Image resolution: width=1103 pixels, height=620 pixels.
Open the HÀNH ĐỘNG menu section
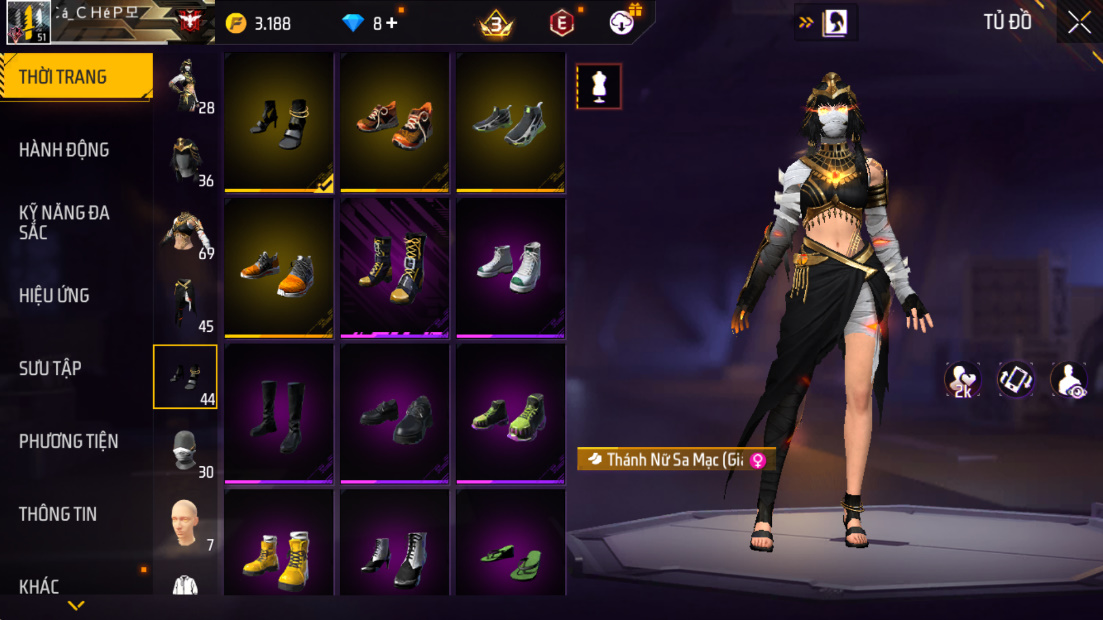(64, 150)
